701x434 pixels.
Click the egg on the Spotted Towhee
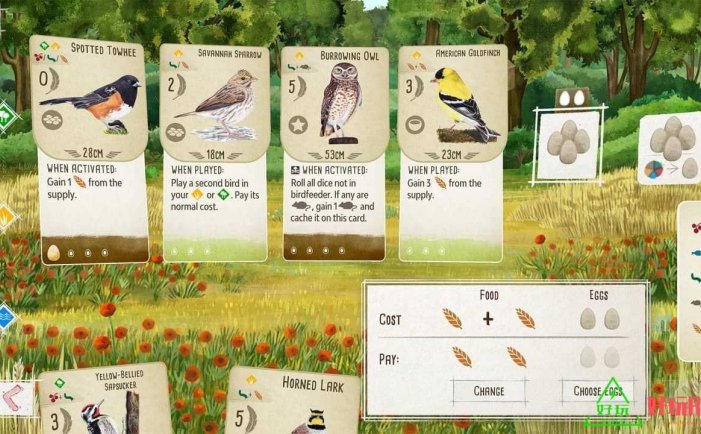pos(54,253)
